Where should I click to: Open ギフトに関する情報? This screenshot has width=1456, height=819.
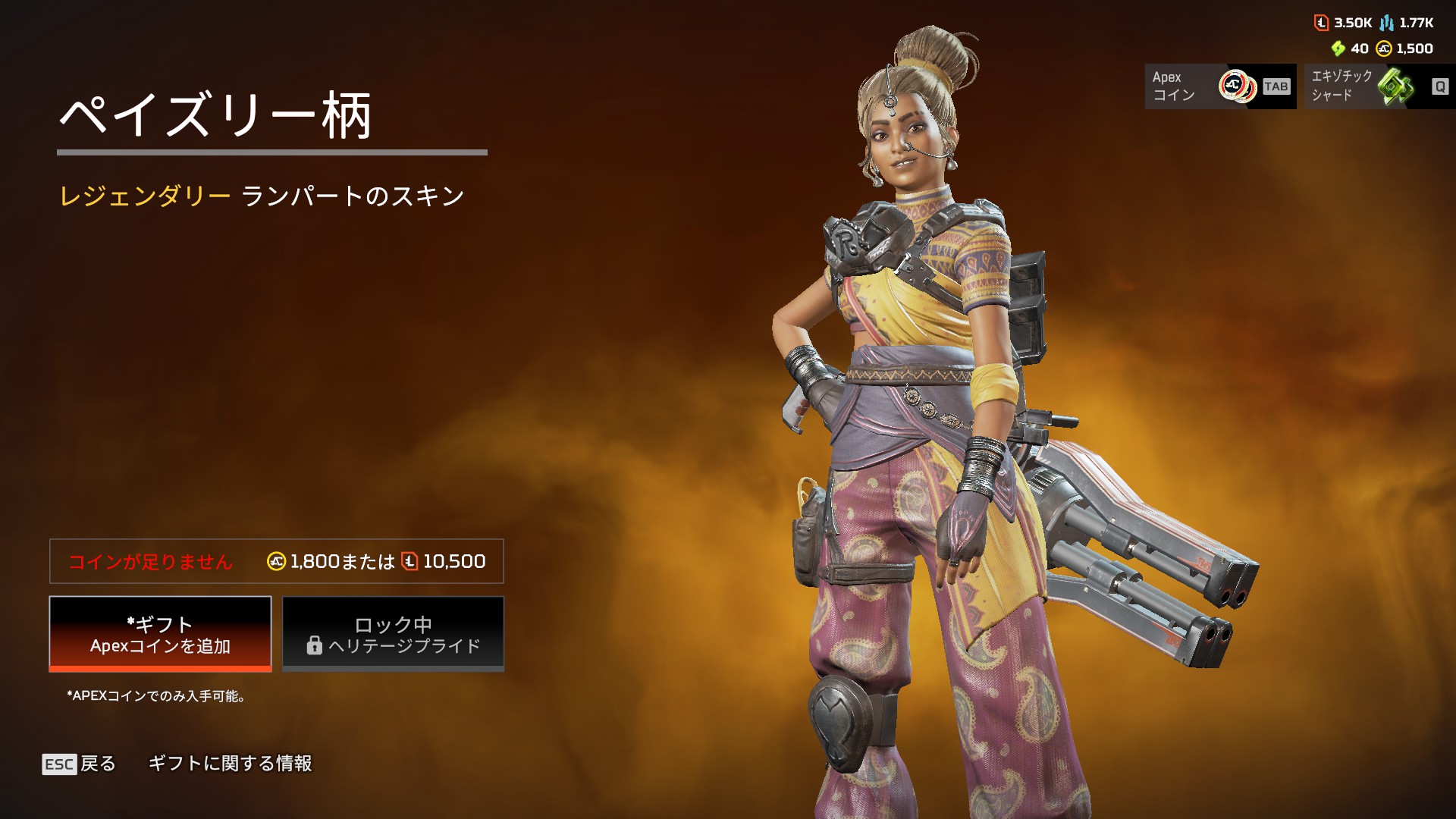tap(230, 764)
